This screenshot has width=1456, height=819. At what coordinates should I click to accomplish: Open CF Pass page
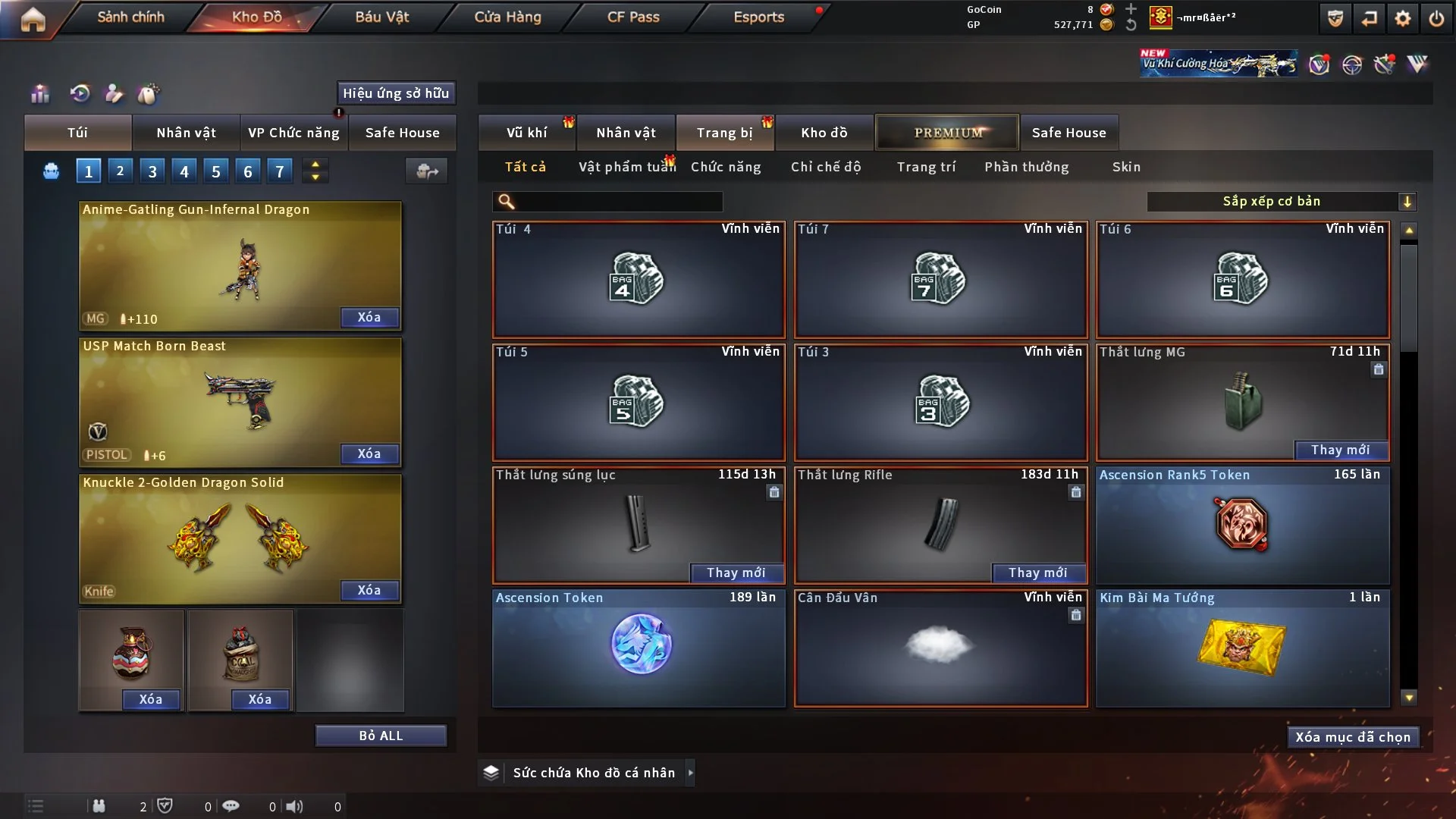(x=633, y=17)
